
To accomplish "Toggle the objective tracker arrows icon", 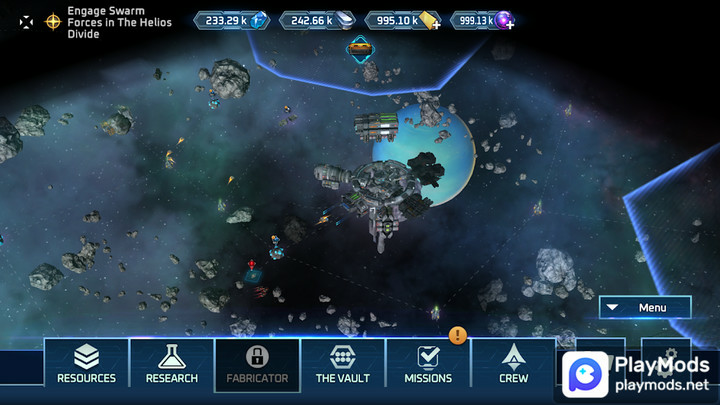I will point(26,21).
